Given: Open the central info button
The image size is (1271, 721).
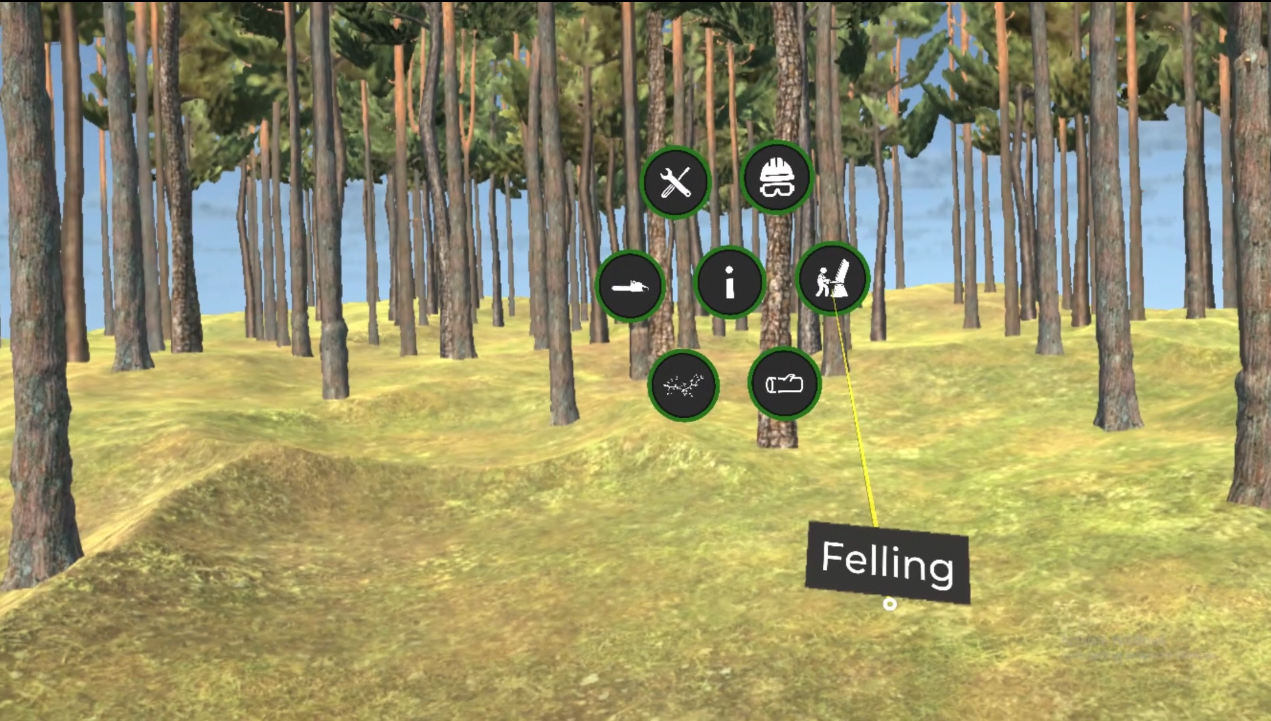Looking at the screenshot, I should tap(729, 283).
